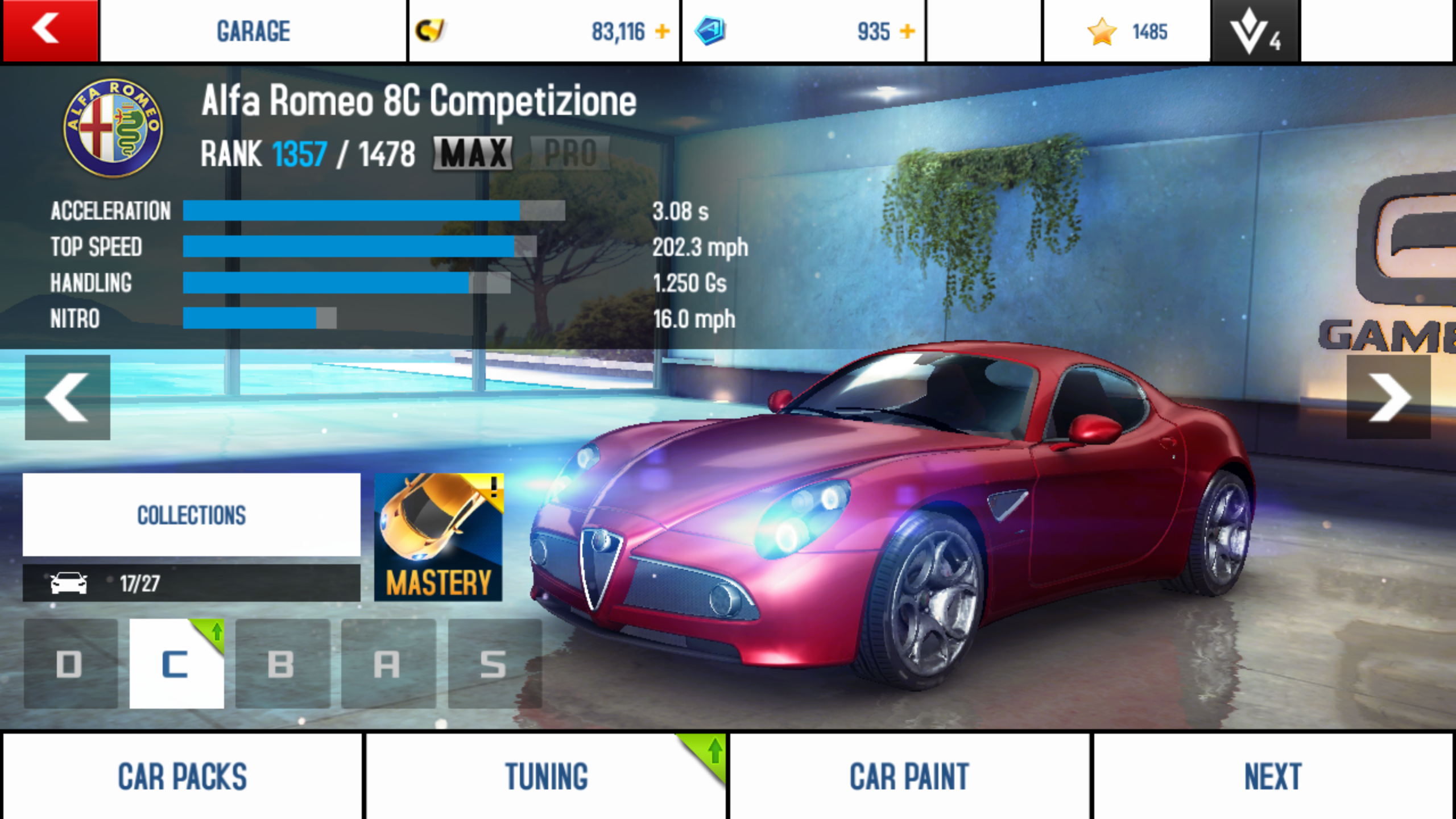
Task: Open the star count panel
Action: (x=1126, y=31)
